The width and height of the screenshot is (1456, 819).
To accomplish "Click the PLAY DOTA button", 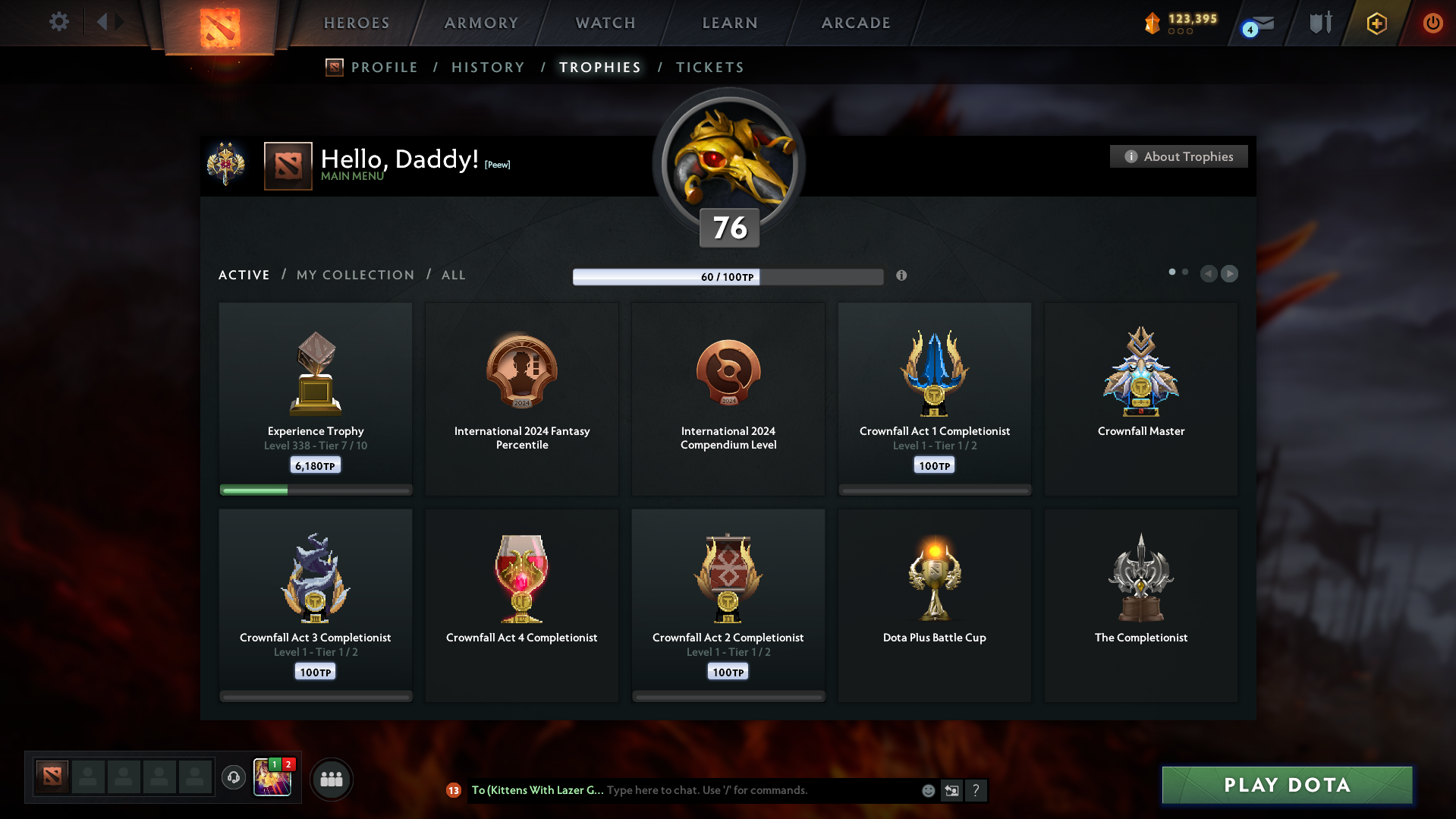I will 1286,786.
